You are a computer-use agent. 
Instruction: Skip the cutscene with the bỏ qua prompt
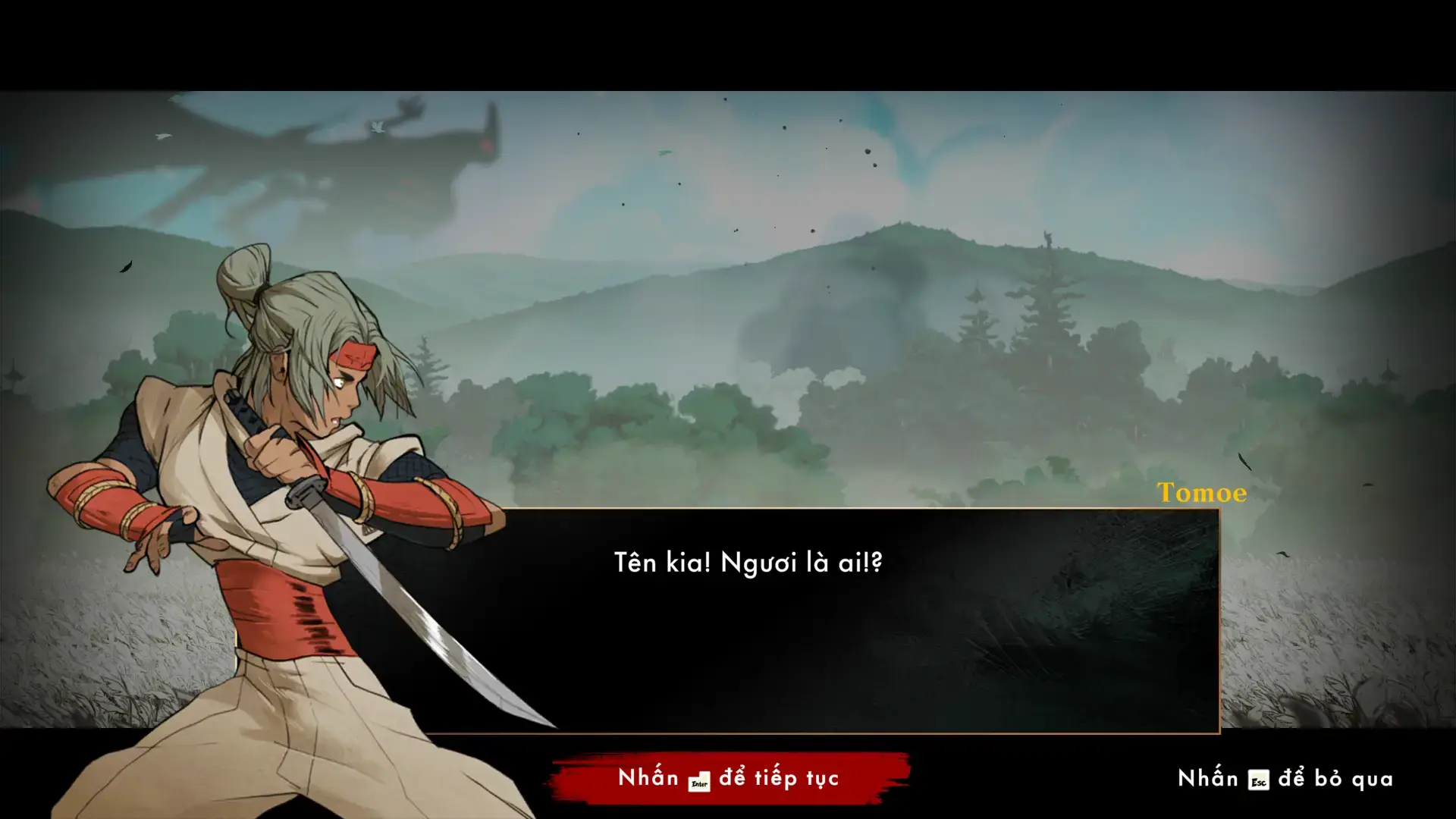click(1285, 779)
